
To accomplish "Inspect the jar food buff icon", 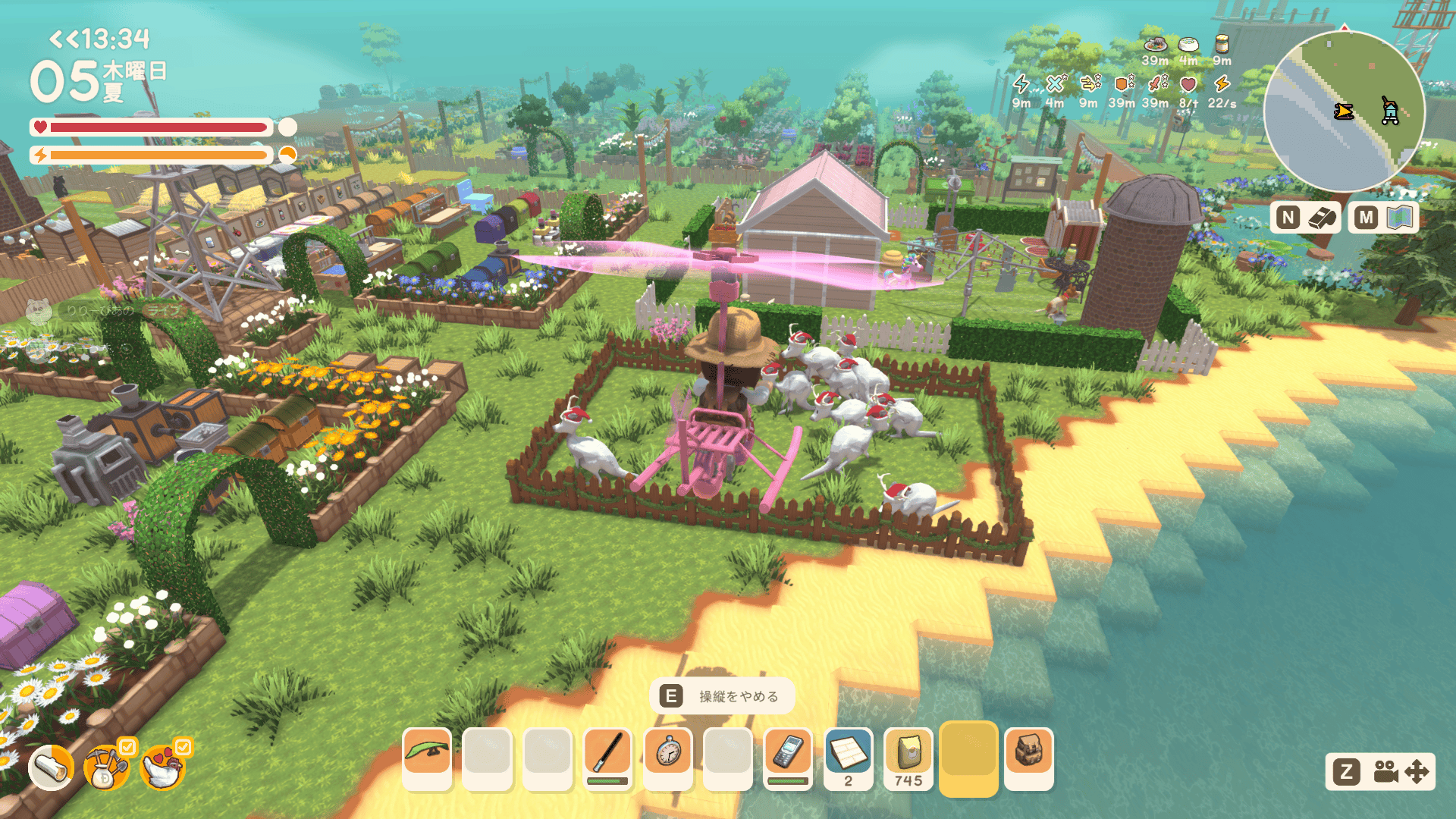I will pyautogui.click(x=1222, y=44).
